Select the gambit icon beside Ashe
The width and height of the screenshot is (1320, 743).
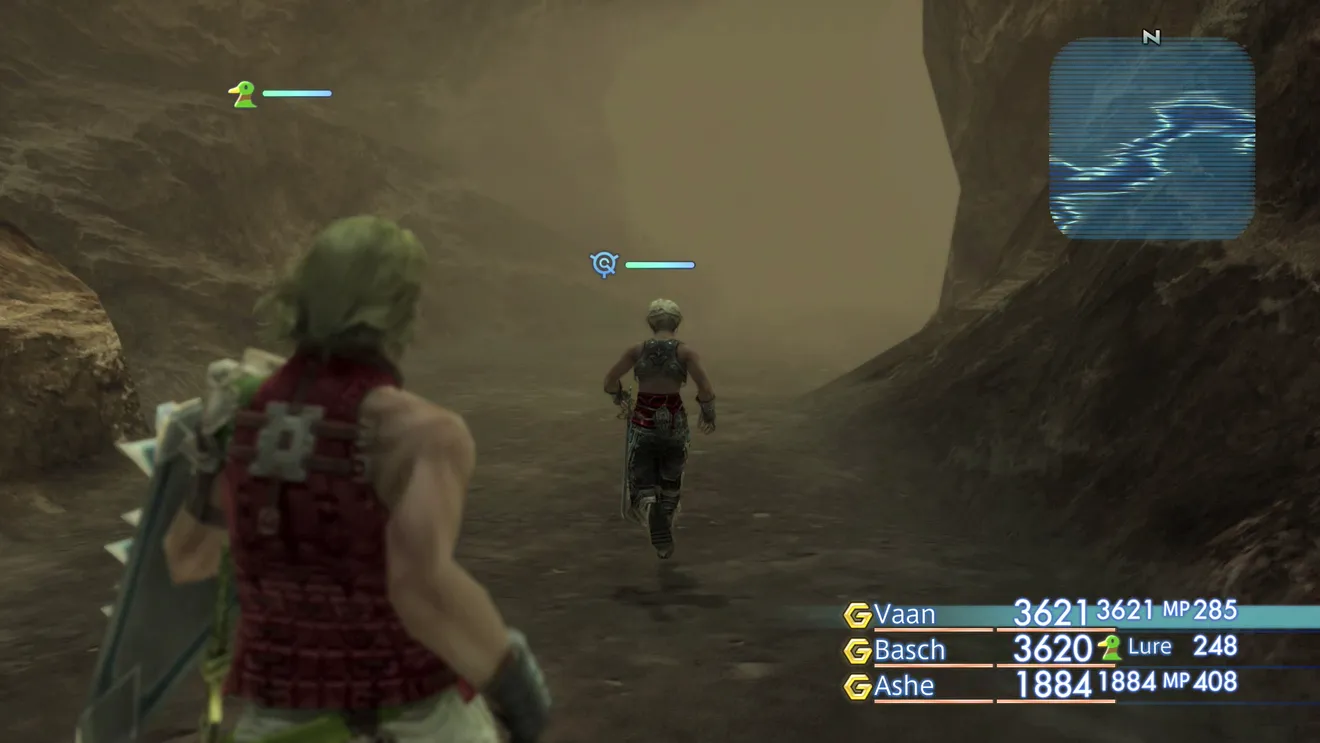point(857,687)
